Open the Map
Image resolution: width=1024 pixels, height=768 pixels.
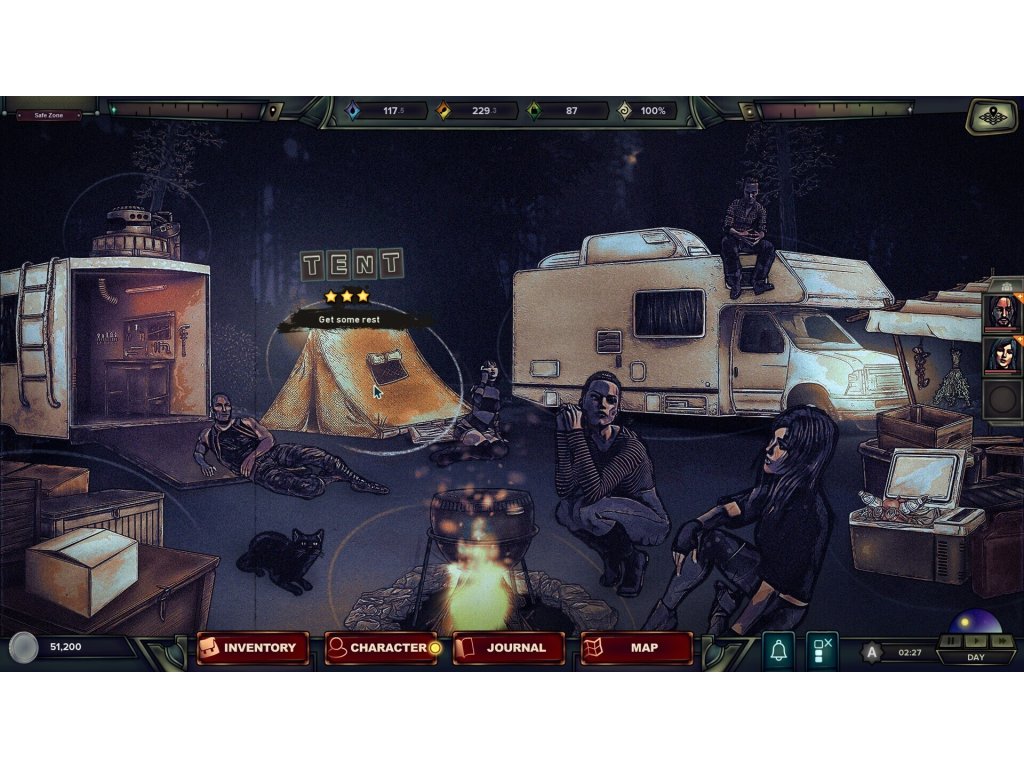click(636, 648)
